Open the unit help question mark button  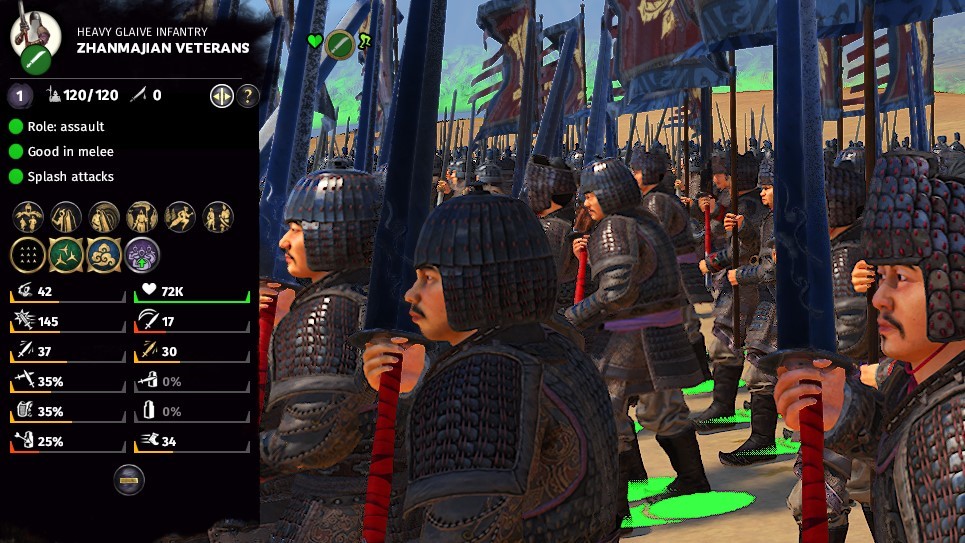[x=248, y=96]
